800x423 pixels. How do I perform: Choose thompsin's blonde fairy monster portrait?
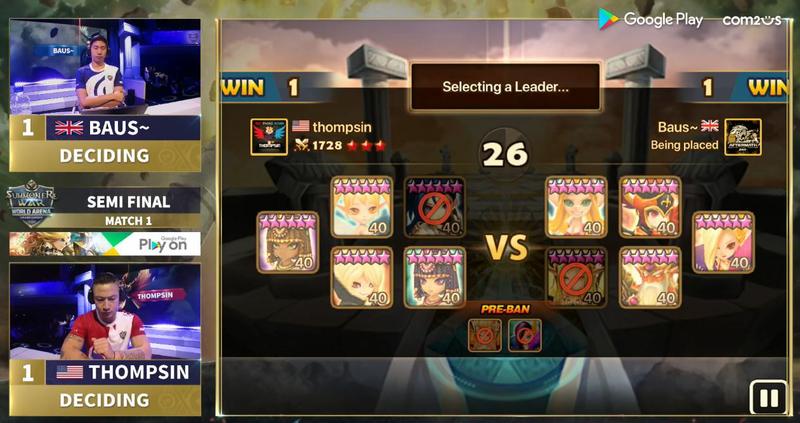point(360,206)
